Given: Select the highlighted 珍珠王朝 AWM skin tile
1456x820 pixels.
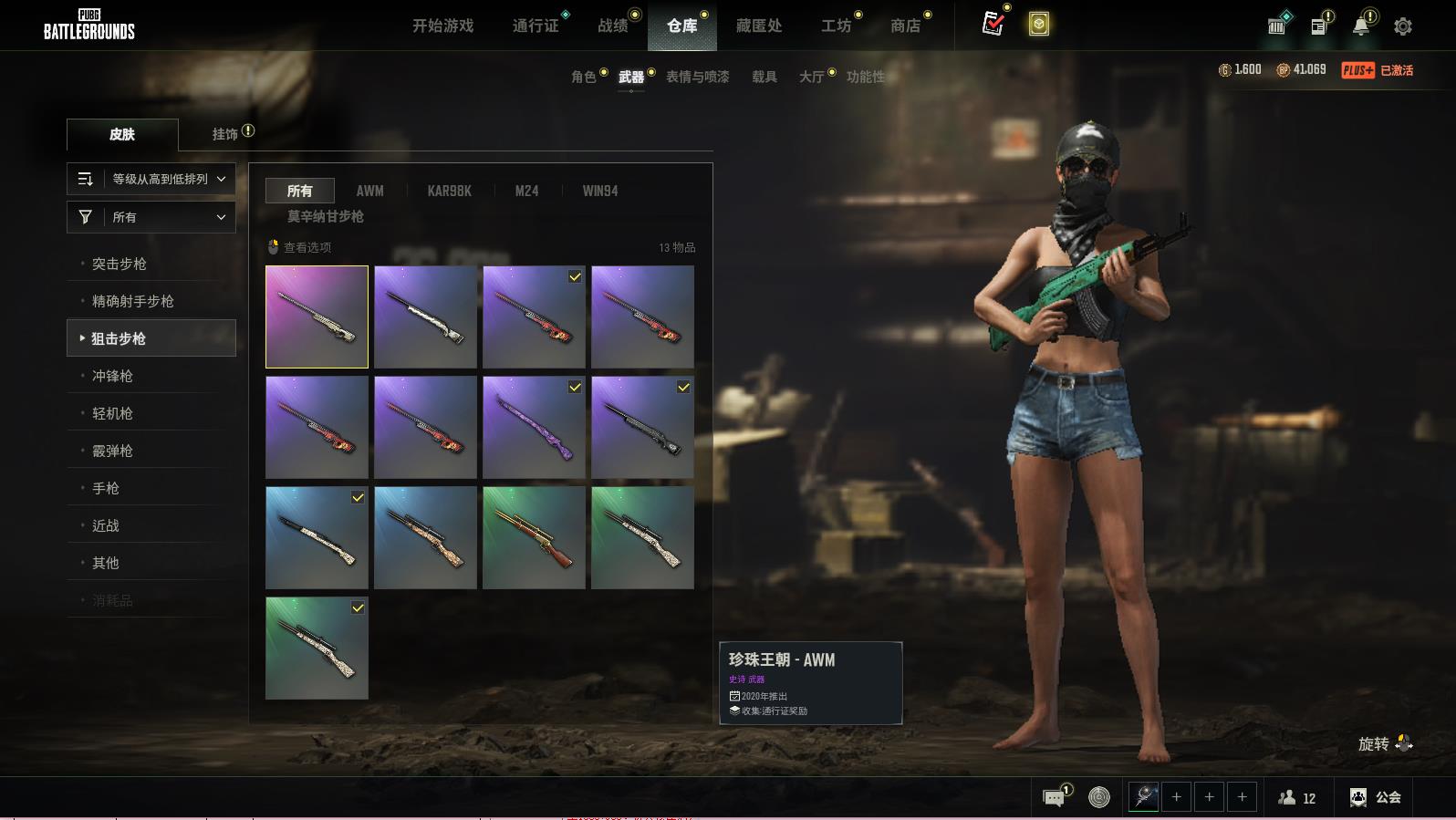Looking at the screenshot, I should (317, 317).
